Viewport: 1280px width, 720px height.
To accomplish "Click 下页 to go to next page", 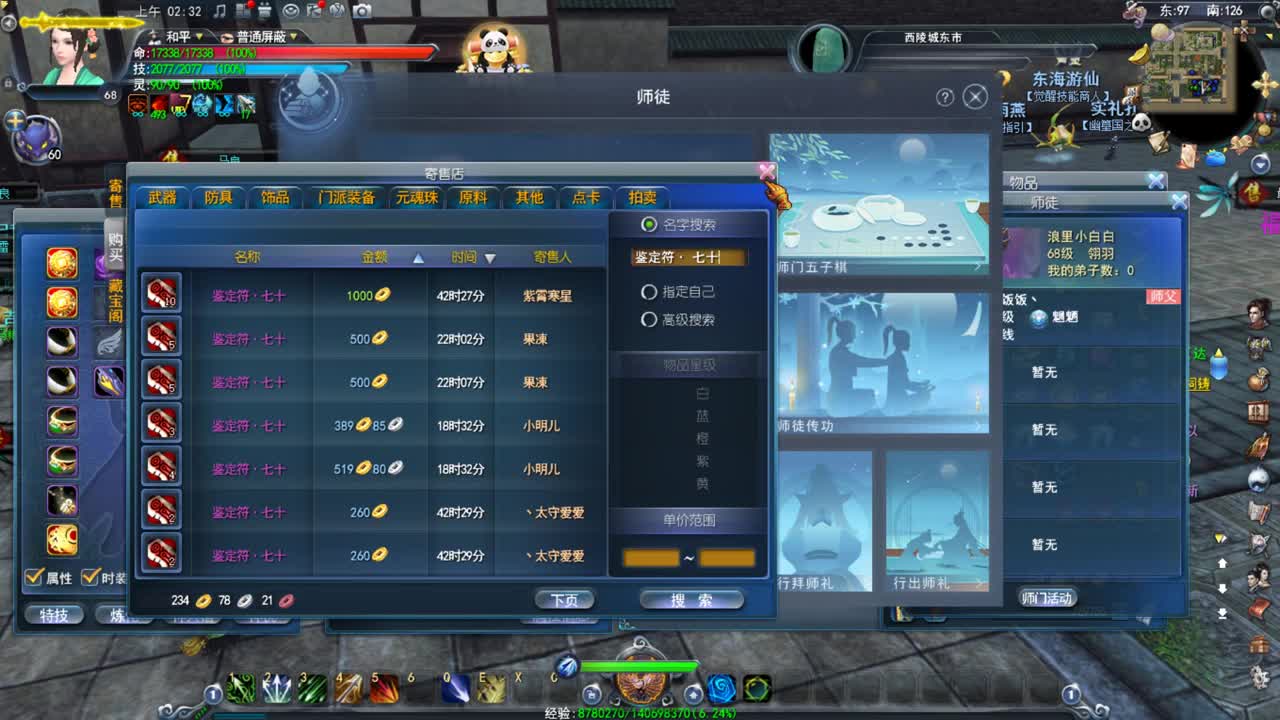I will click(566, 598).
